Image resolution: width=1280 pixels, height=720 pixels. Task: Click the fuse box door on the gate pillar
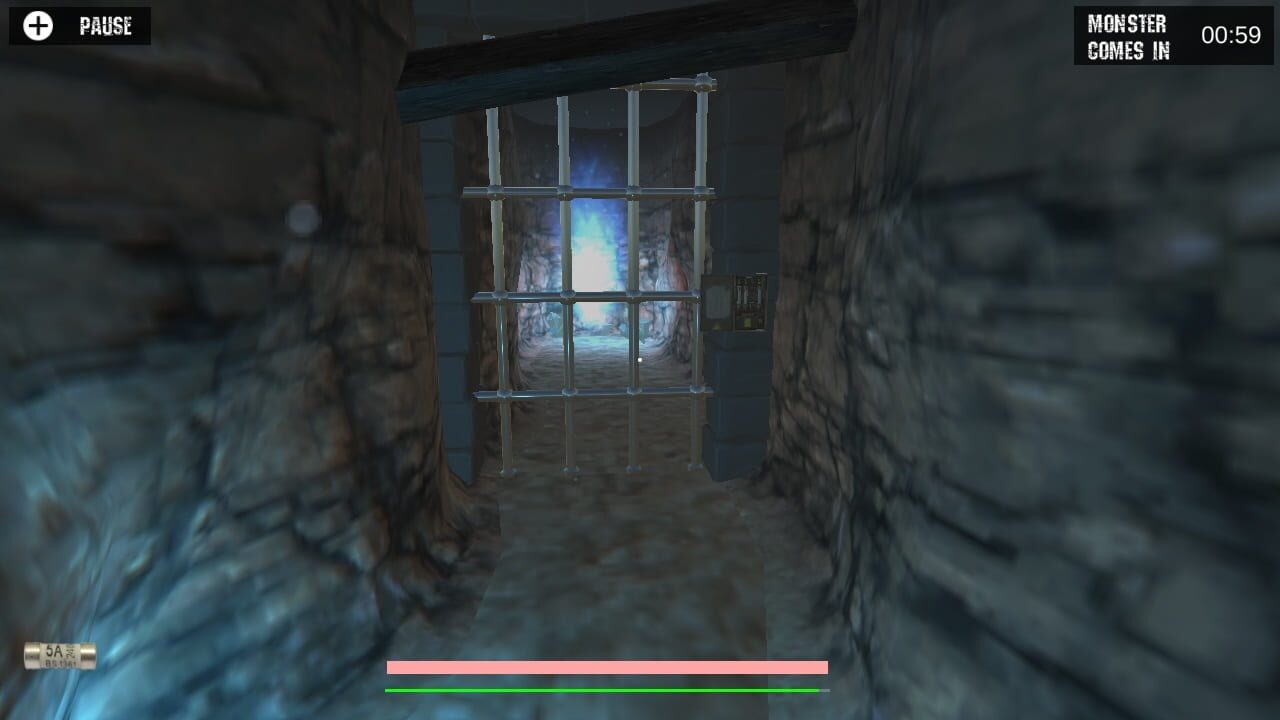click(x=716, y=300)
